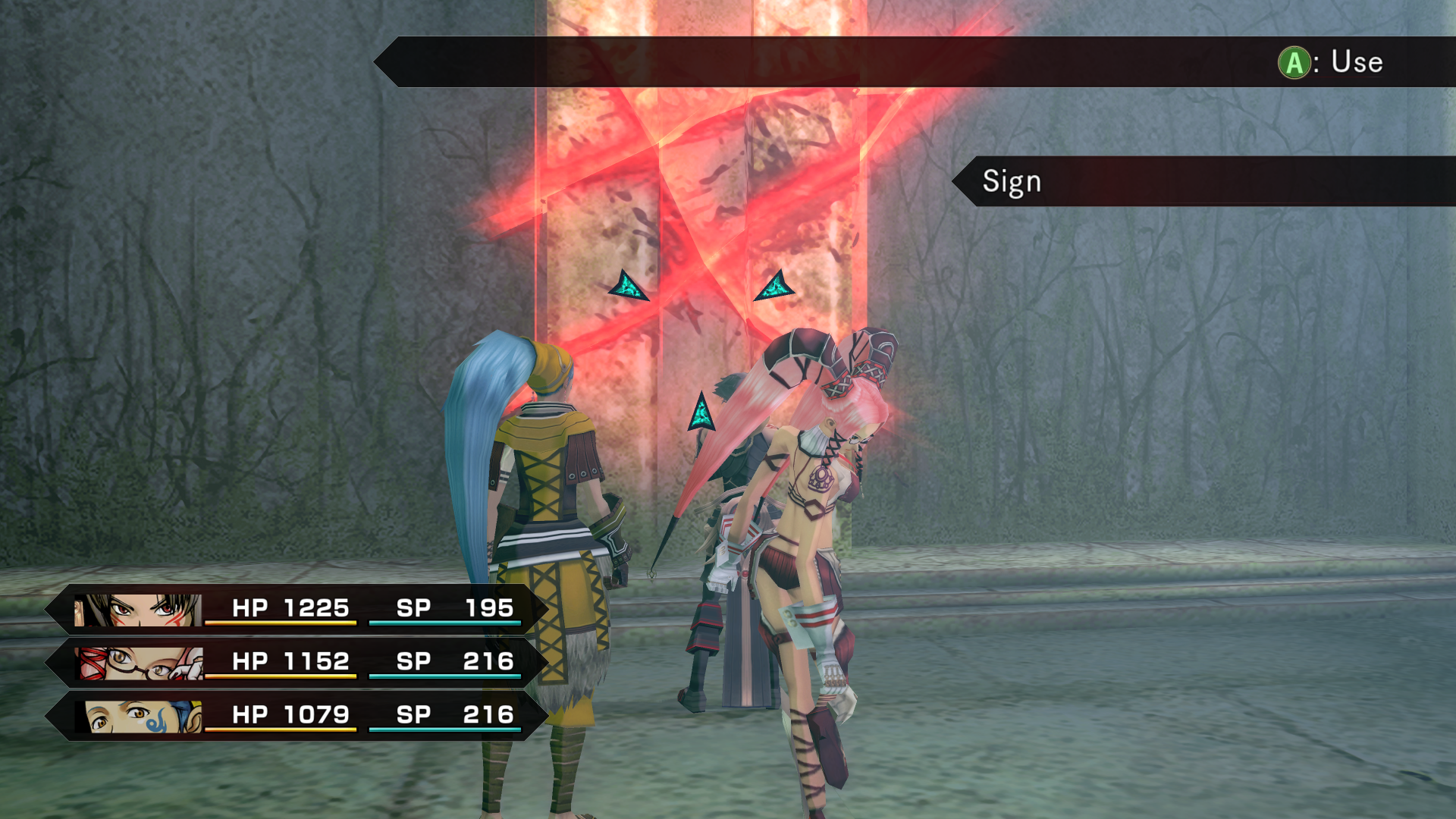
Task: Choose the glasses-wearing party member portrait
Action: click(x=140, y=664)
